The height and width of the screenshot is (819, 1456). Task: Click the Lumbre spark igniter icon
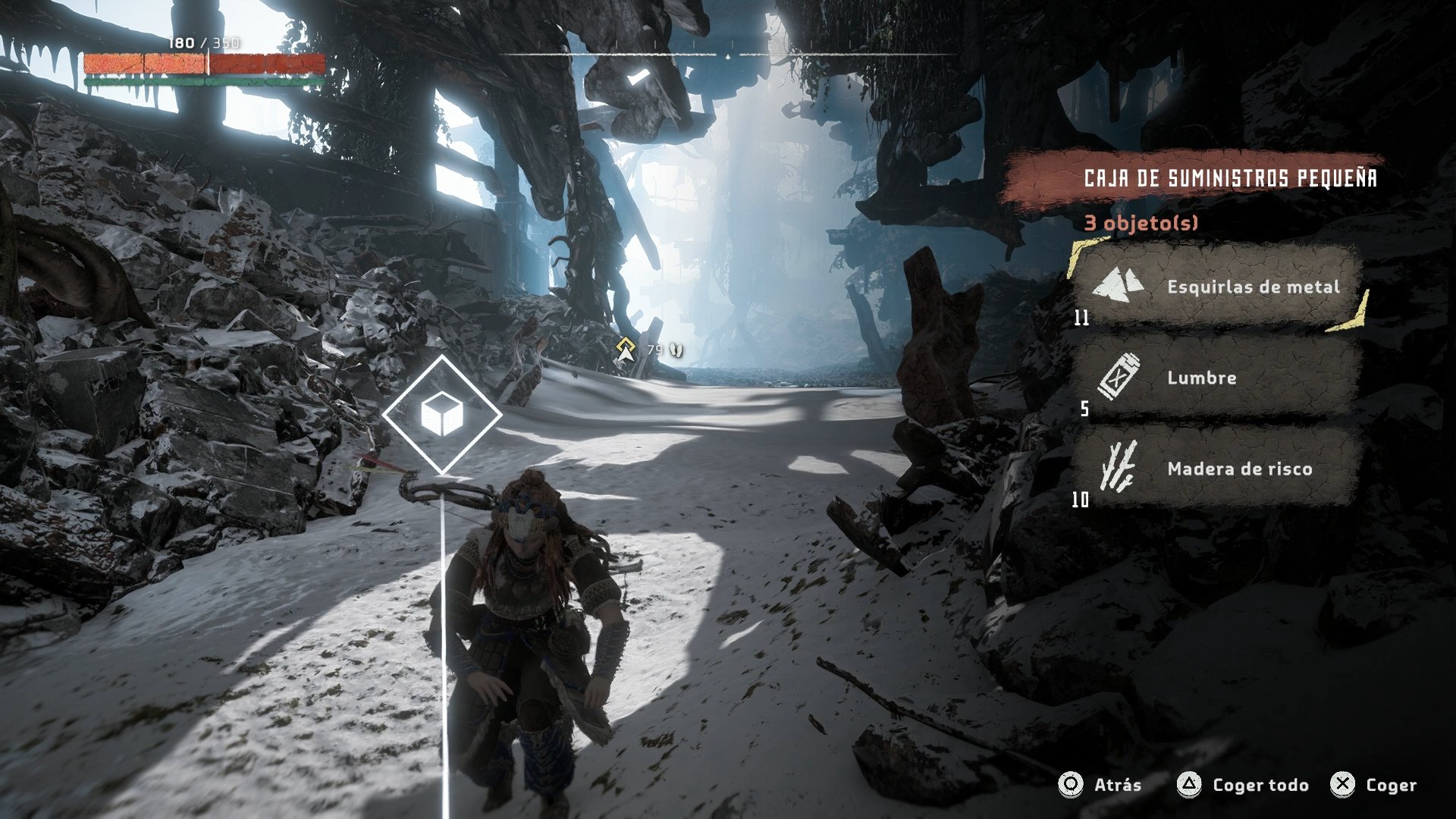[x=1122, y=377]
